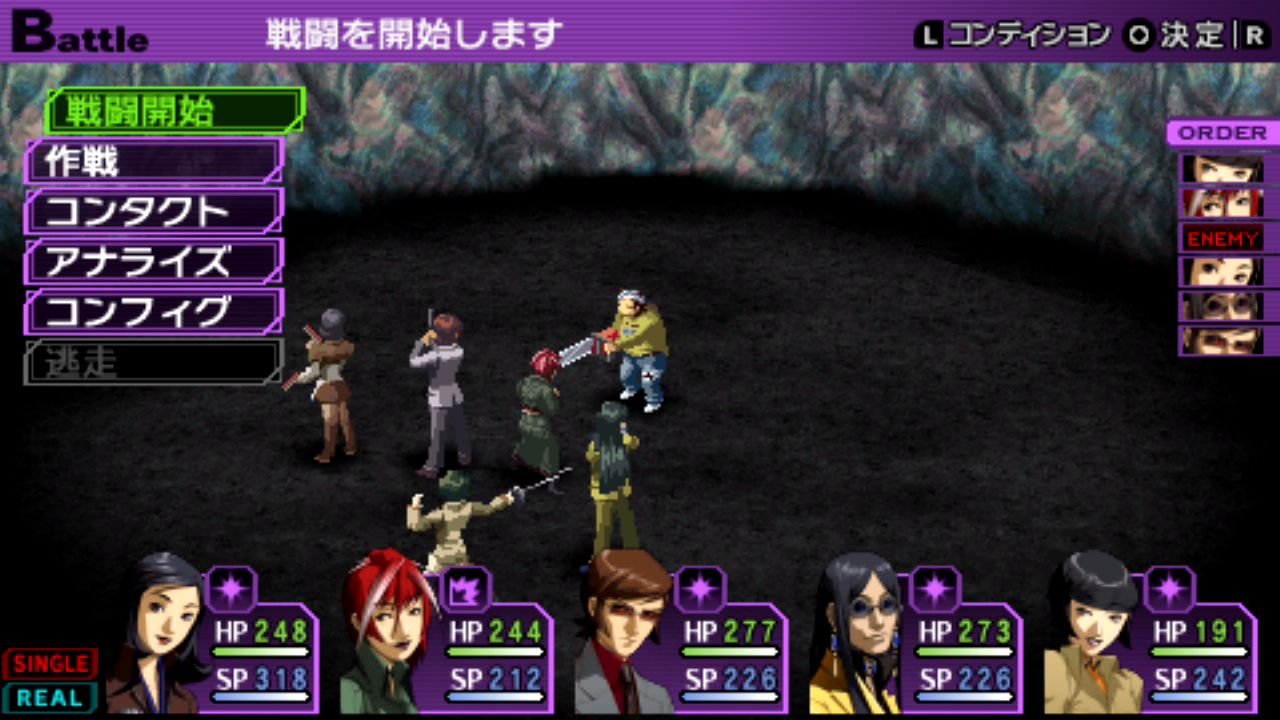Image resolution: width=1280 pixels, height=720 pixels.
Task: Open the コンフィグ config menu
Action: pos(154,311)
